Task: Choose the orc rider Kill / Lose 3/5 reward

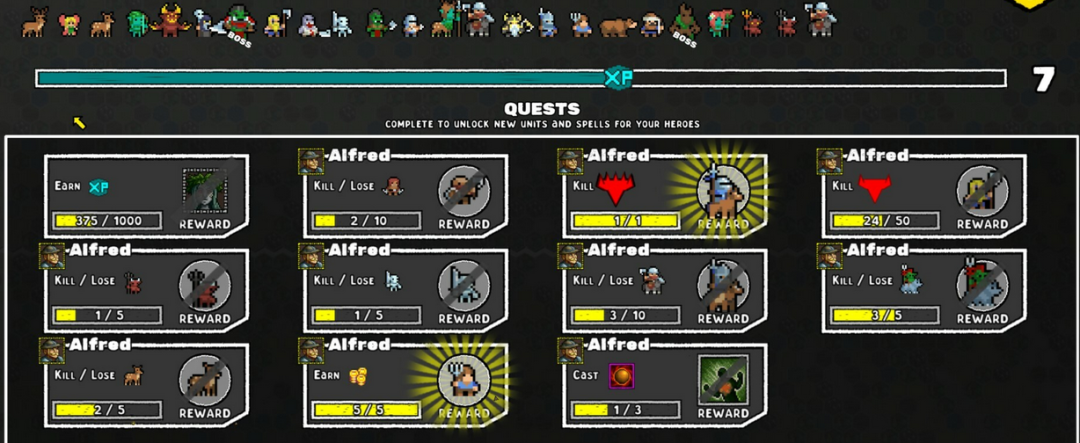Action: pyautogui.click(x=982, y=285)
